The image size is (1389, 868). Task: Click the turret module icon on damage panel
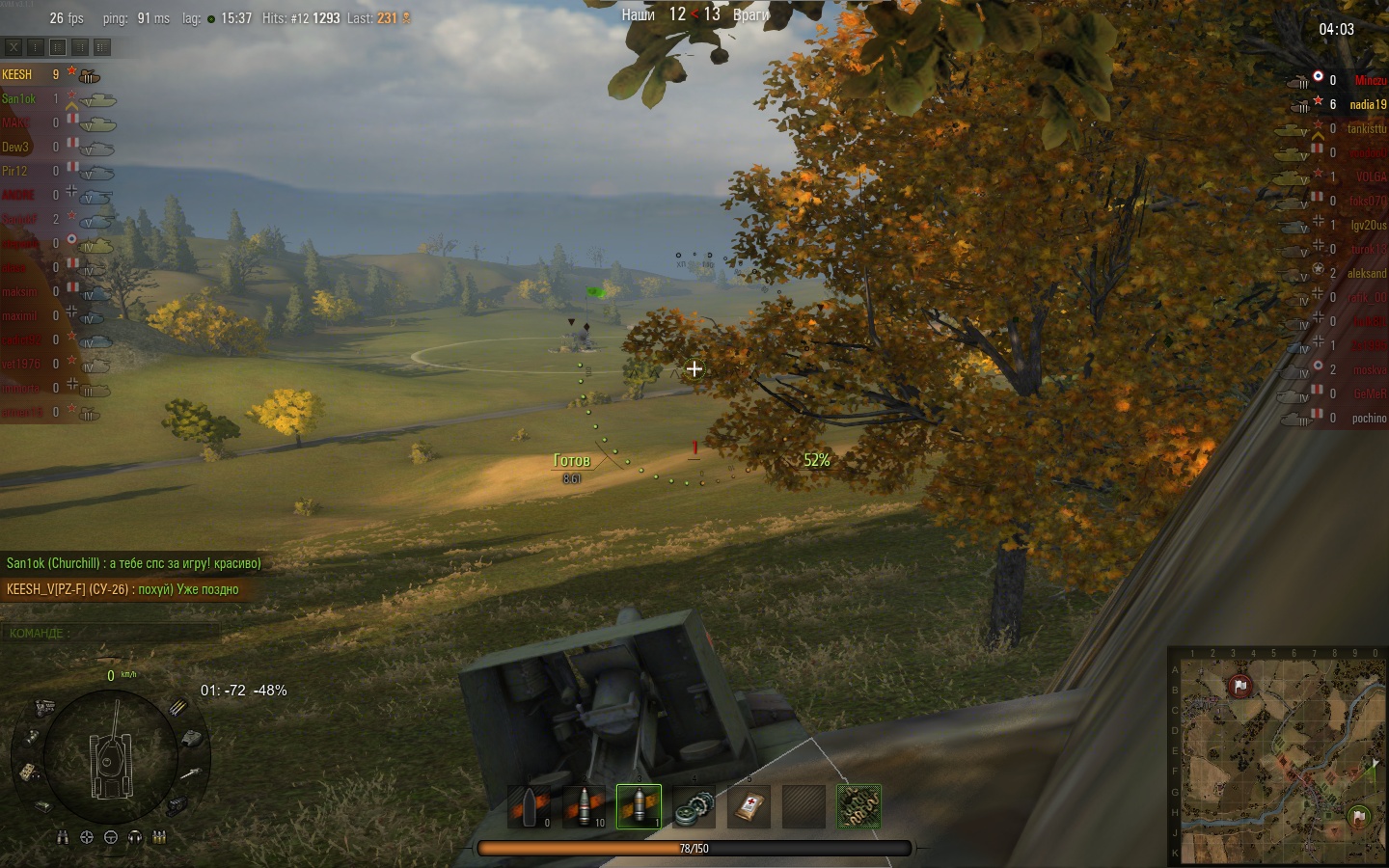tap(191, 739)
